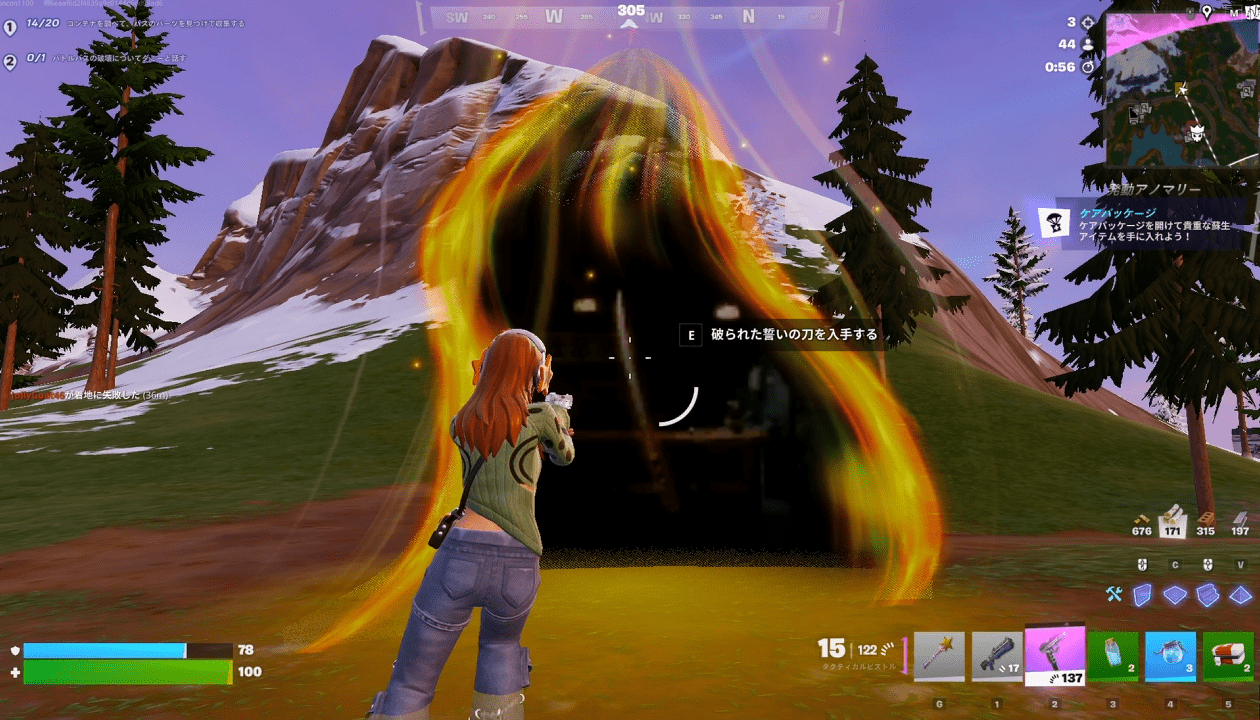The image size is (1260, 720).
Task: Select the shield potion jar slot
Action: (x=1113, y=656)
